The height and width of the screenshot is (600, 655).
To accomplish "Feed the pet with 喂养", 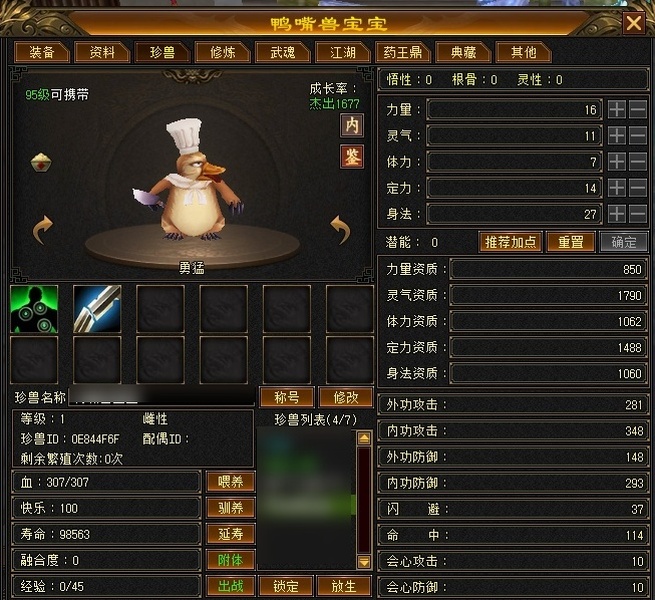I will tap(230, 482).
